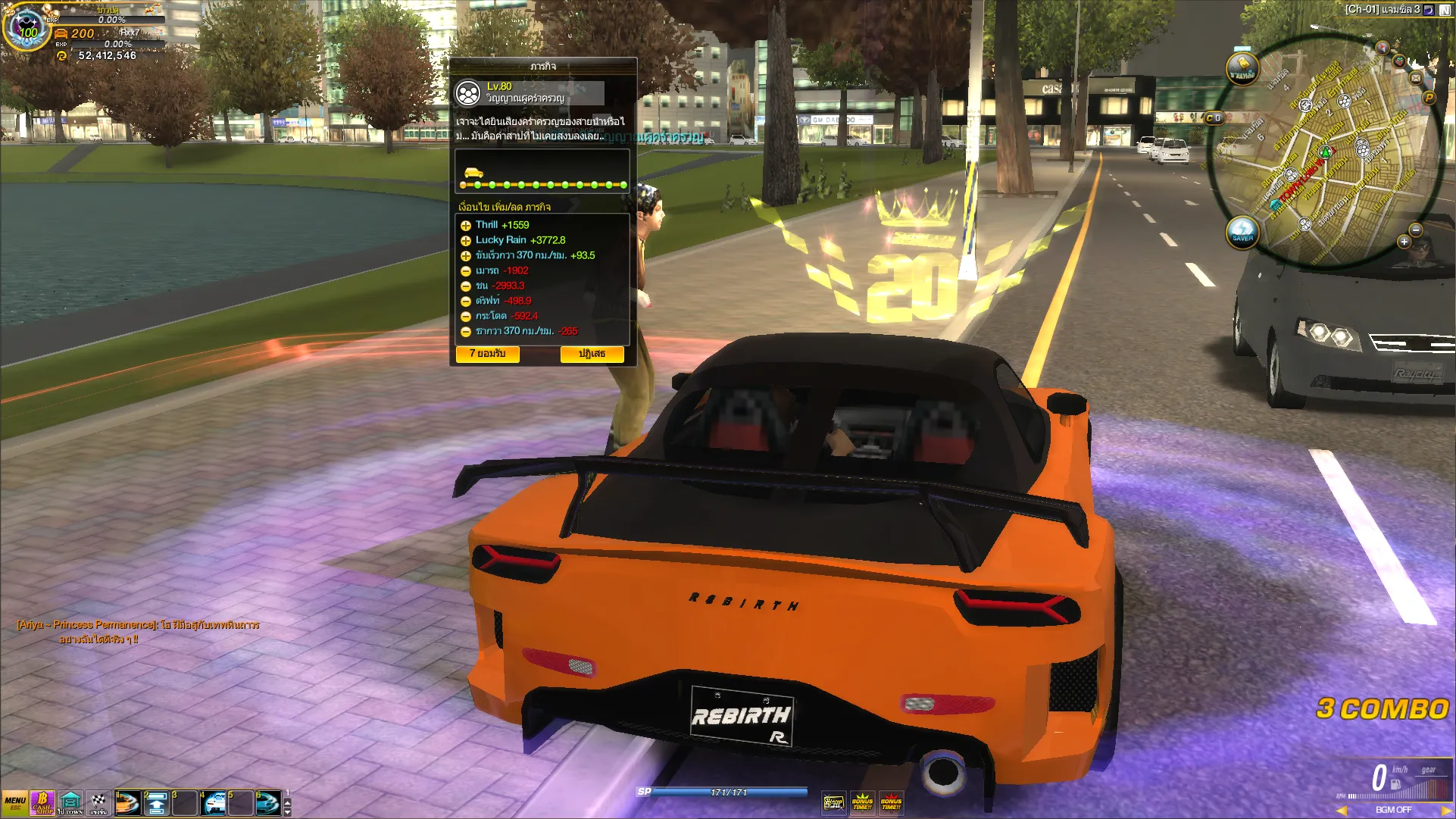Open the Cash Shop
Viewport: 1456px width, 819px height.
pyautogui.click(x=42, y=803)
